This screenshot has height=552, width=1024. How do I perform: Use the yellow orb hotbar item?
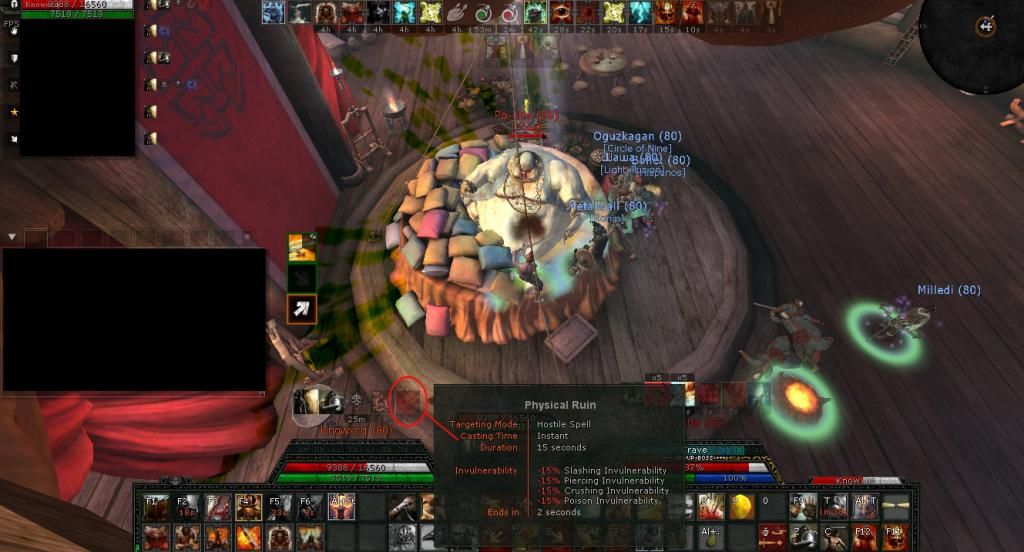[x=740, y=507]
